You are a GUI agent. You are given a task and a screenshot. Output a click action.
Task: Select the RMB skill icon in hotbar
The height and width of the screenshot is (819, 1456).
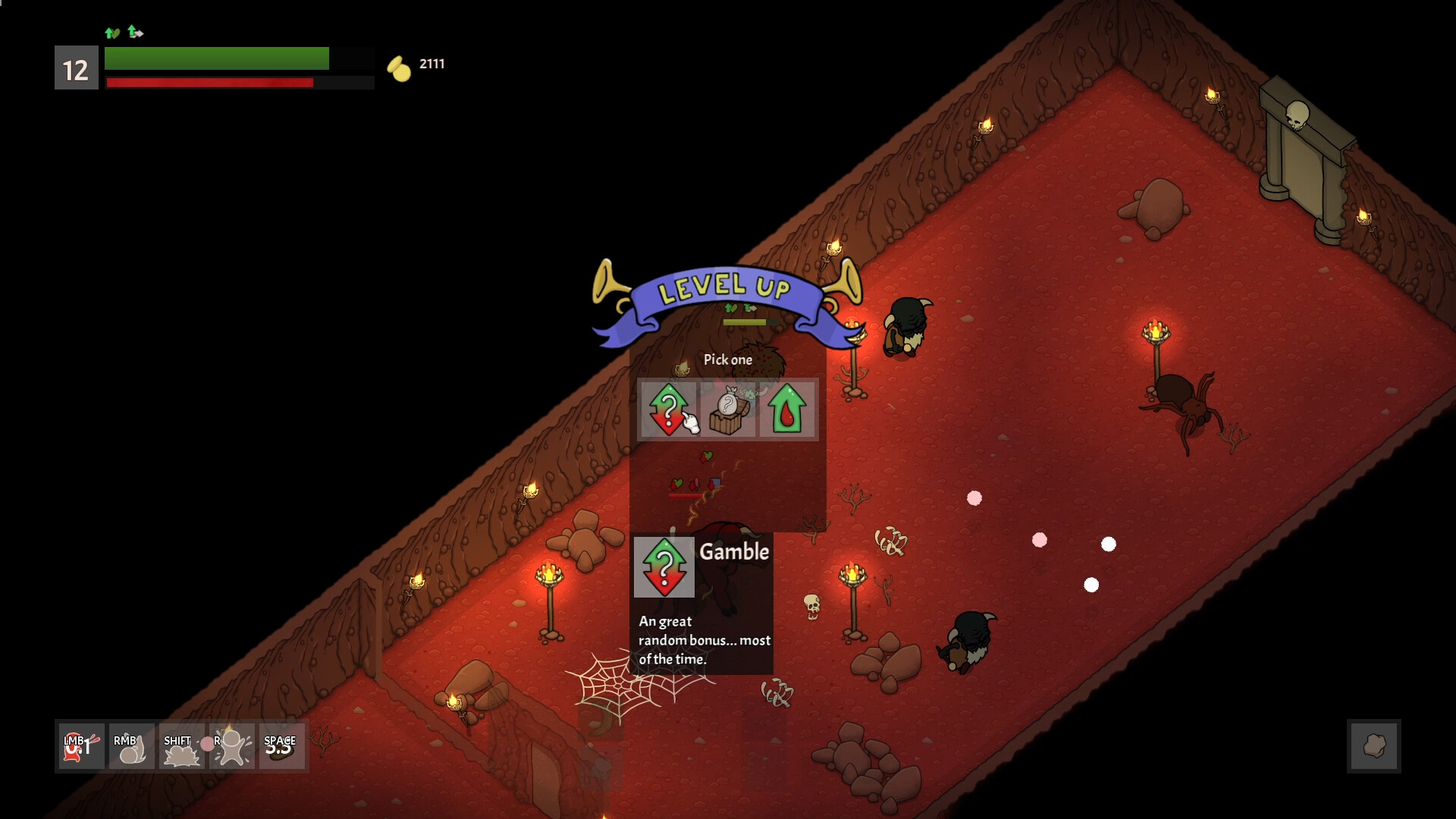tap(130, 746)
